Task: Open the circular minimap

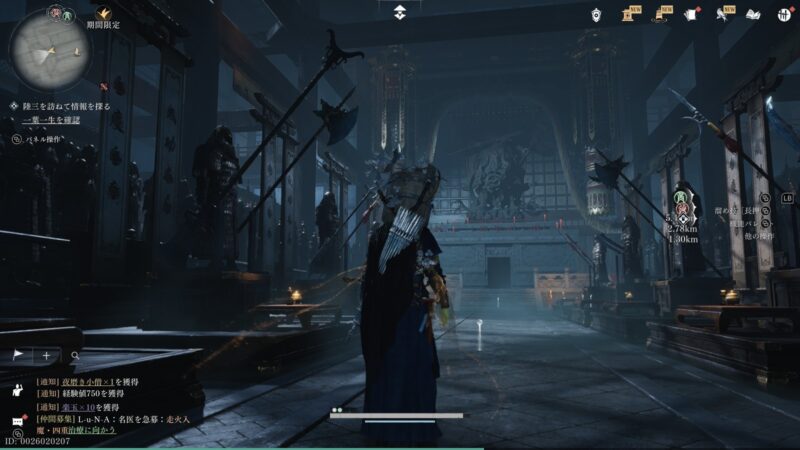Action: coord(49,48)
